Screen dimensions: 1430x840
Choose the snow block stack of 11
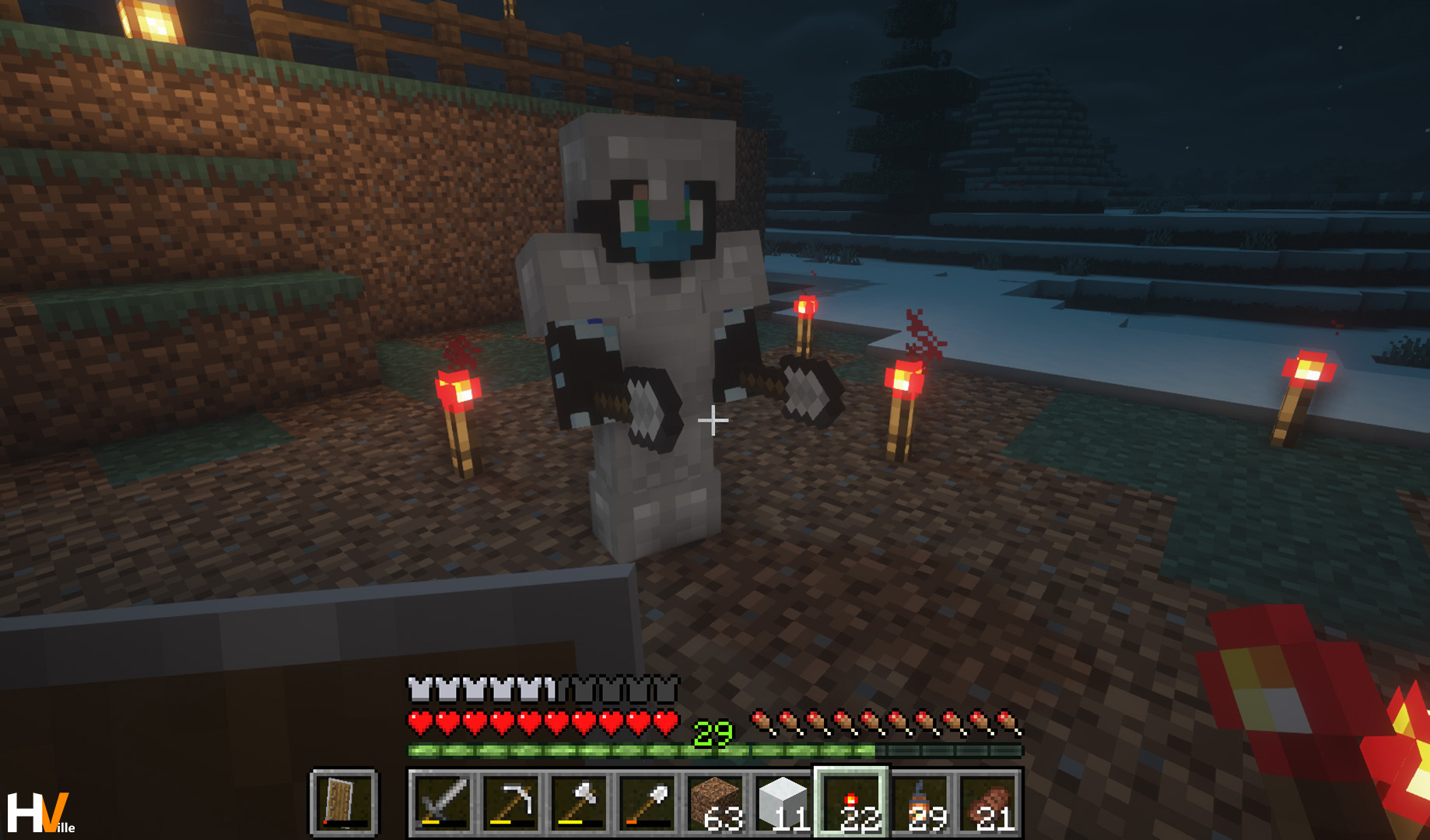[x=783, y=803]
